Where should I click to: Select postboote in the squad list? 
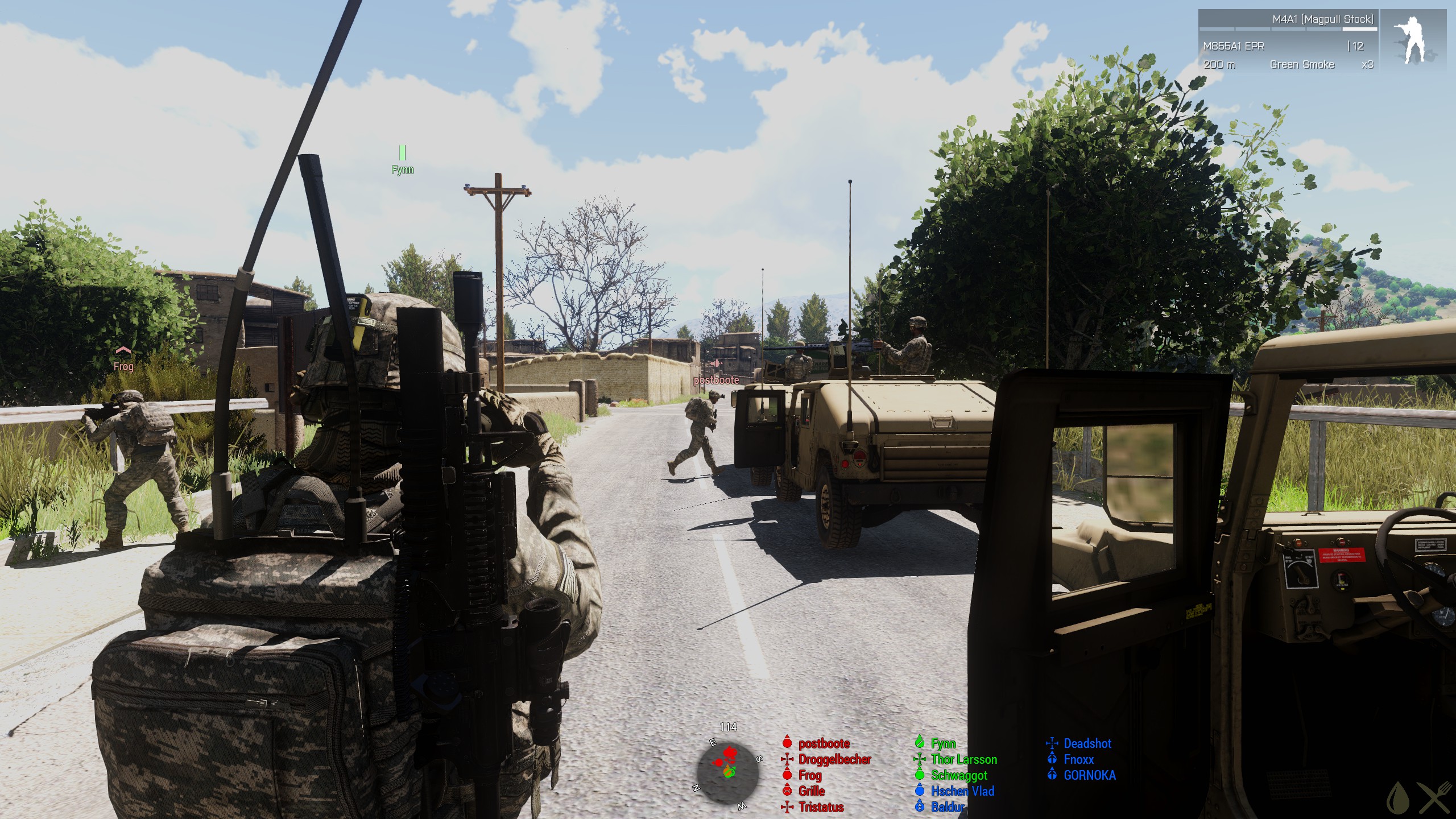point(824,743)
